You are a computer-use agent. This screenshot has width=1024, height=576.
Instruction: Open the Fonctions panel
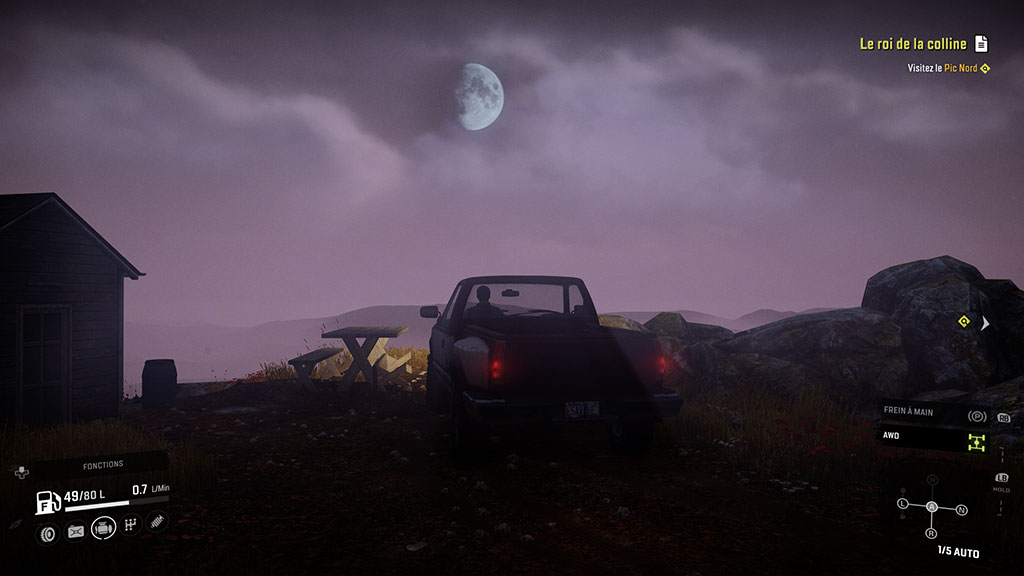(102, 464)
